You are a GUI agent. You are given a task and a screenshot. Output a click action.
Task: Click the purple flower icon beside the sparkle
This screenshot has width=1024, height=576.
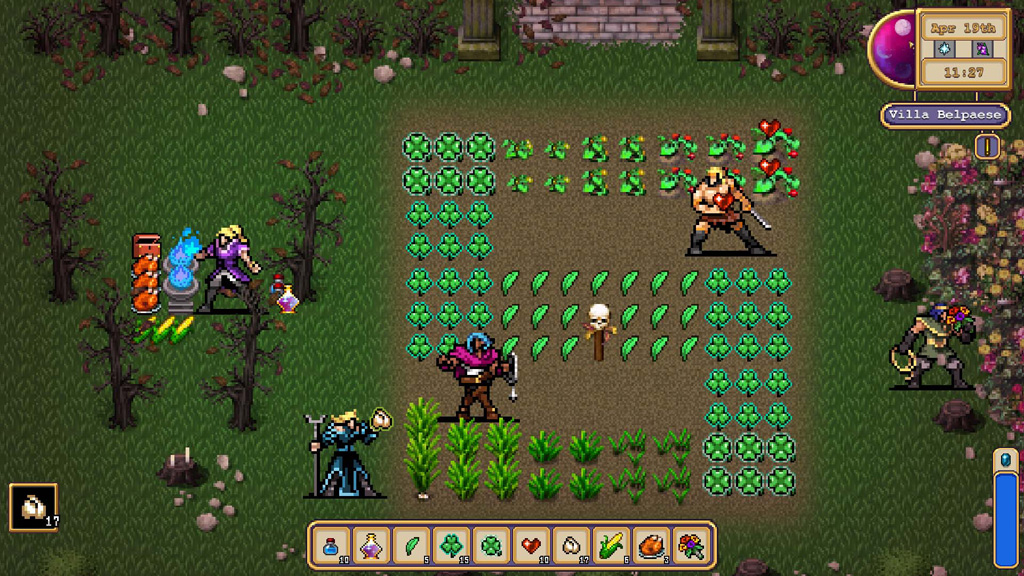[x=981, y=48]
